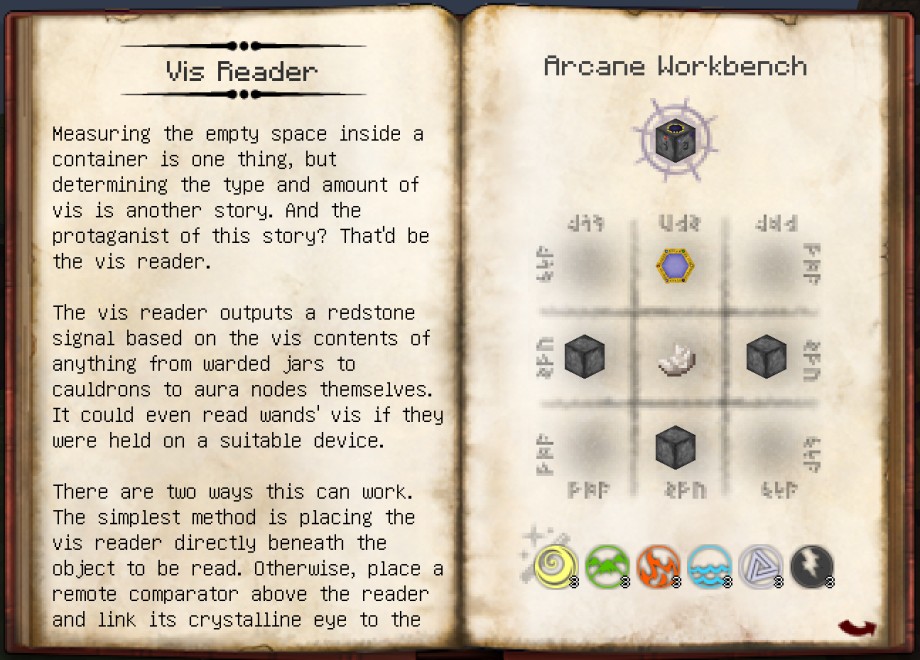The width and height of the screenshot is (920, 660).
Task: Go back using the red curved arrow
Action: coord(856,628)
